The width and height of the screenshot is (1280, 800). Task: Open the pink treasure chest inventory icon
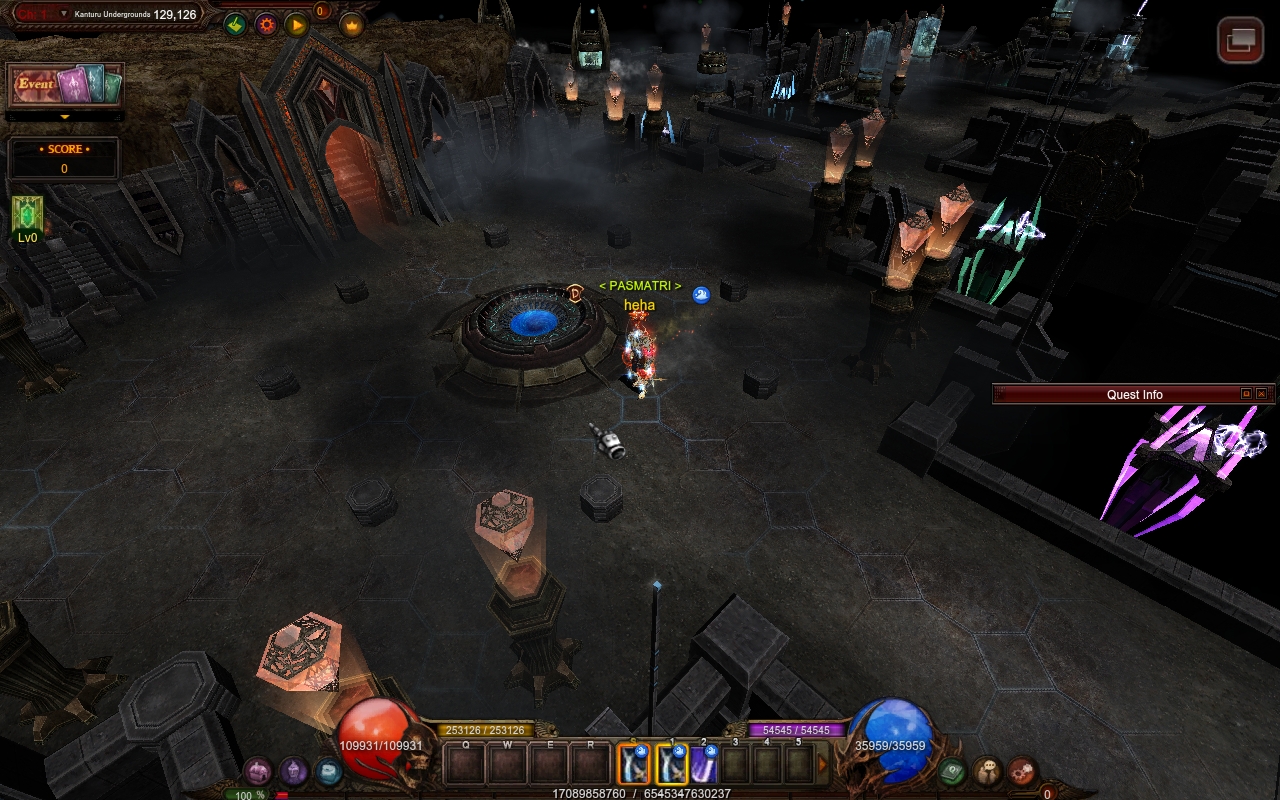(258, 771)
